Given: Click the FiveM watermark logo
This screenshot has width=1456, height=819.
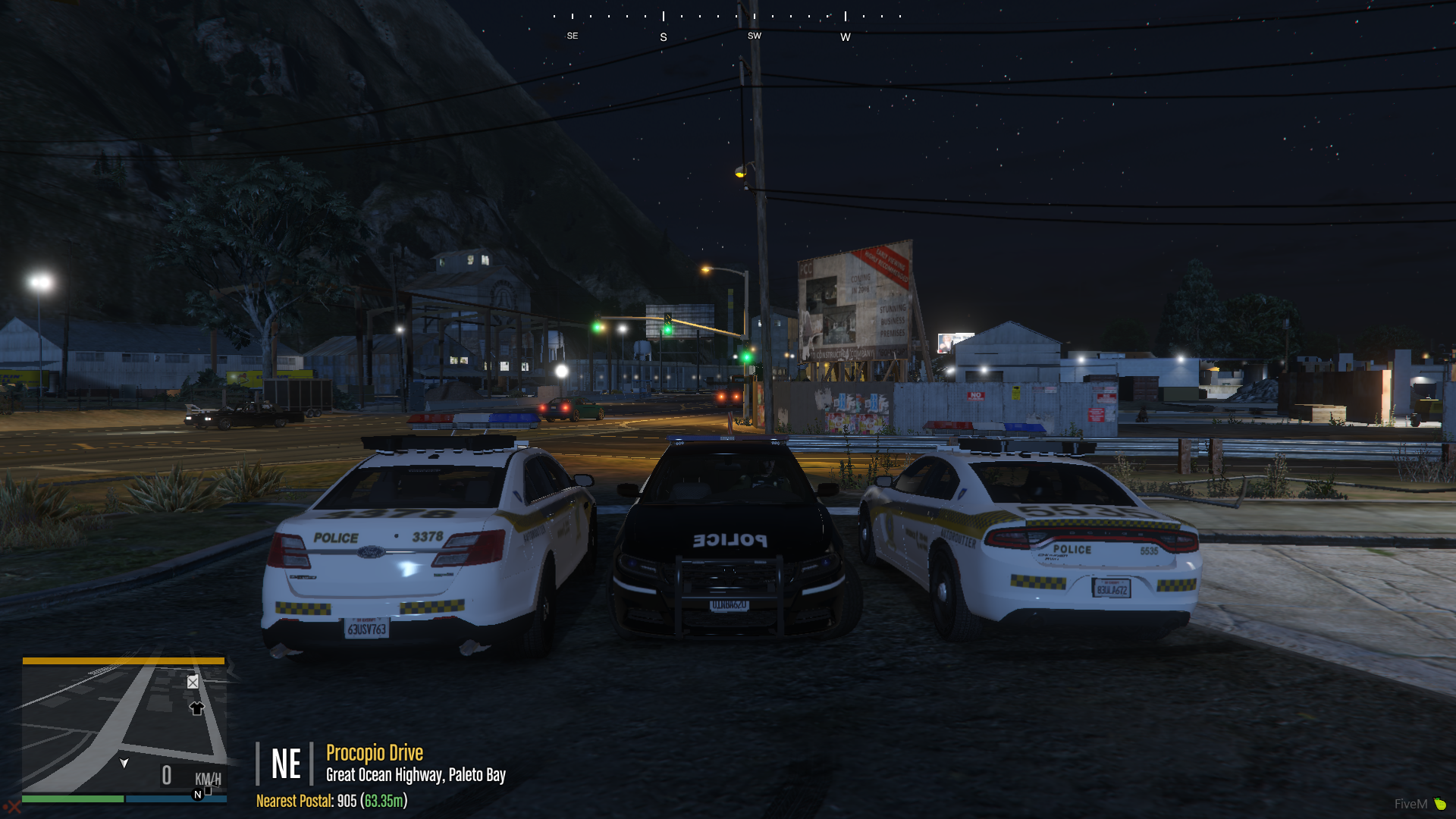Looking at the screenshot, I should tap(1420, 804).
